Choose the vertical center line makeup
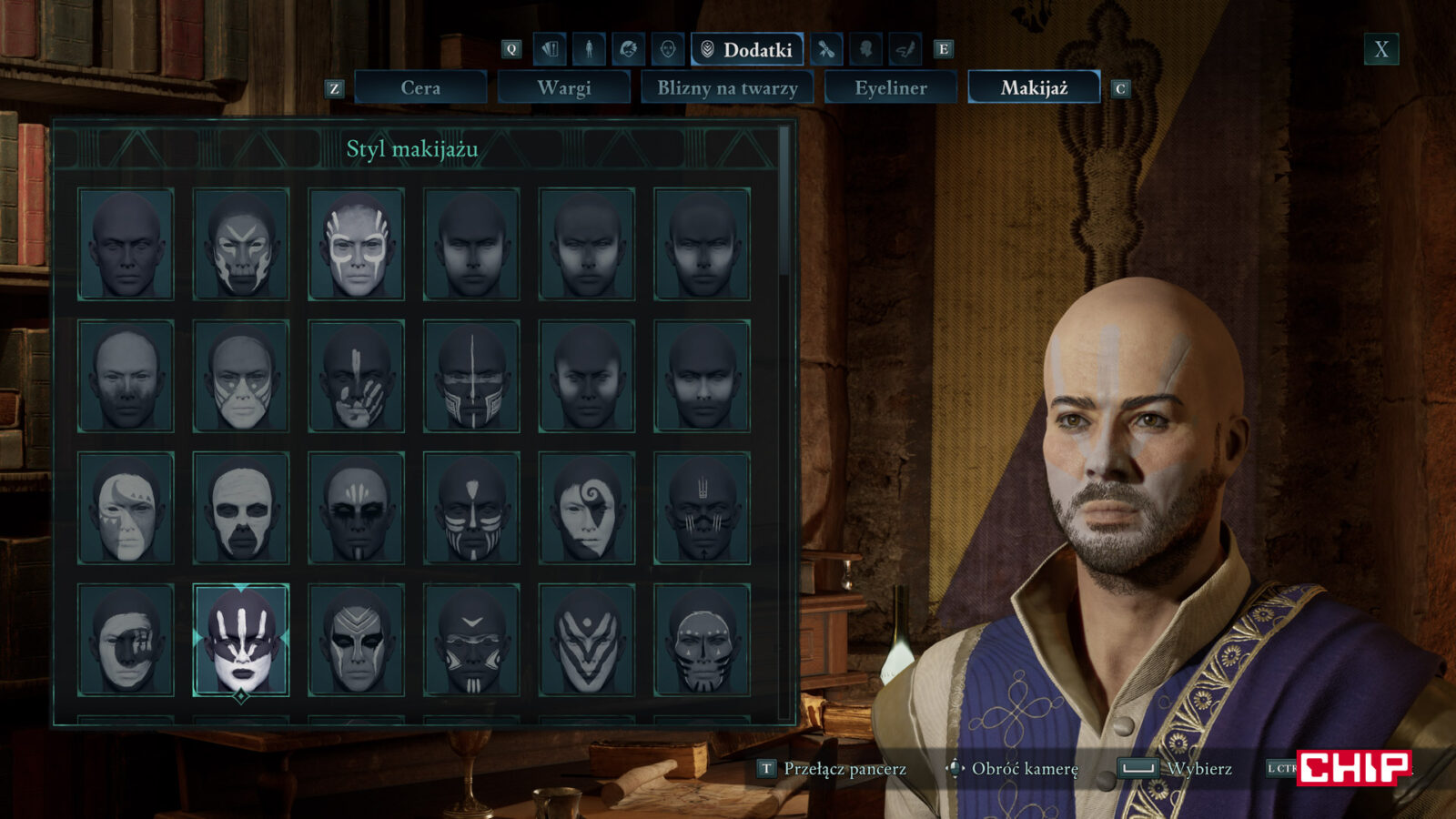Image resolution: width=1456 pixels, height=819 pixels. [x=471, y=376]
